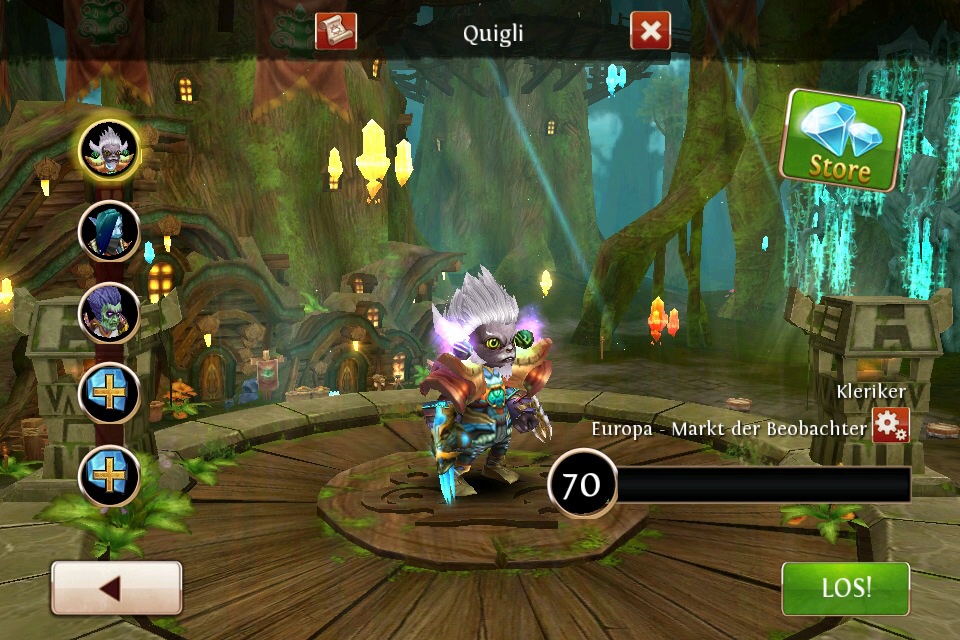
Task: Choose the blue hooded character portrait
Action: (109, 231)
